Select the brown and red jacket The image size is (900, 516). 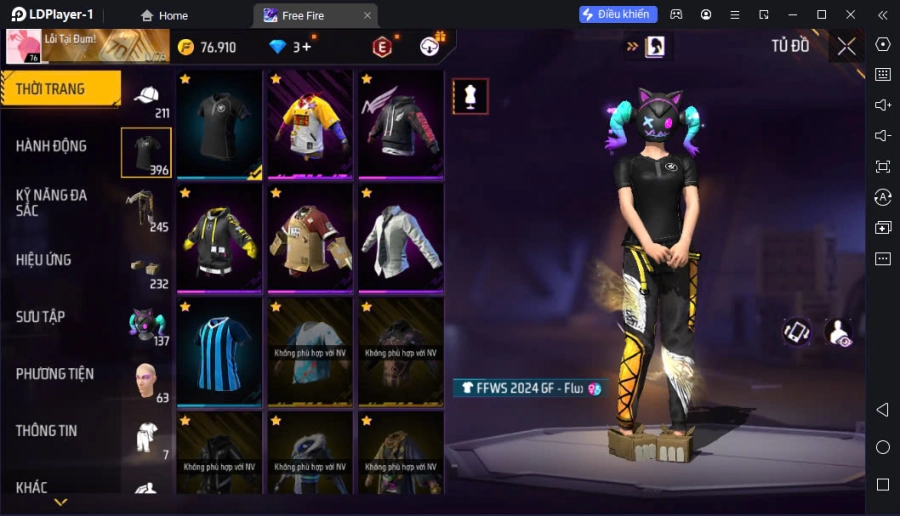pos(310,238)
